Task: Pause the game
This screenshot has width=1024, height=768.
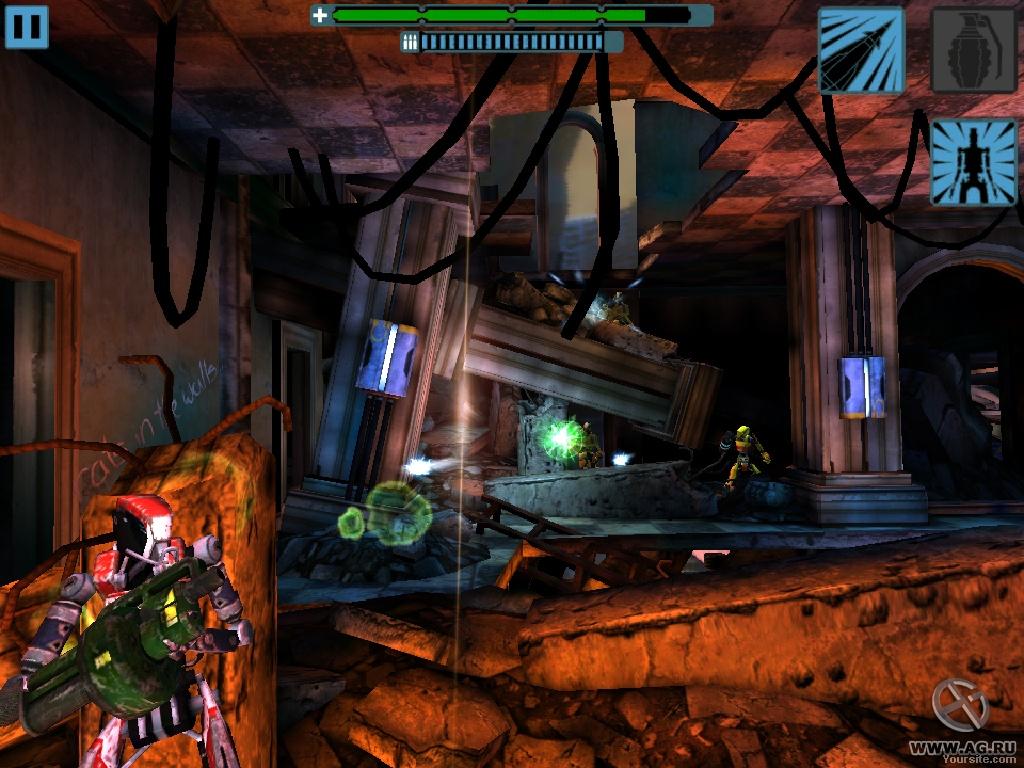Action: [x=26, y=27]
